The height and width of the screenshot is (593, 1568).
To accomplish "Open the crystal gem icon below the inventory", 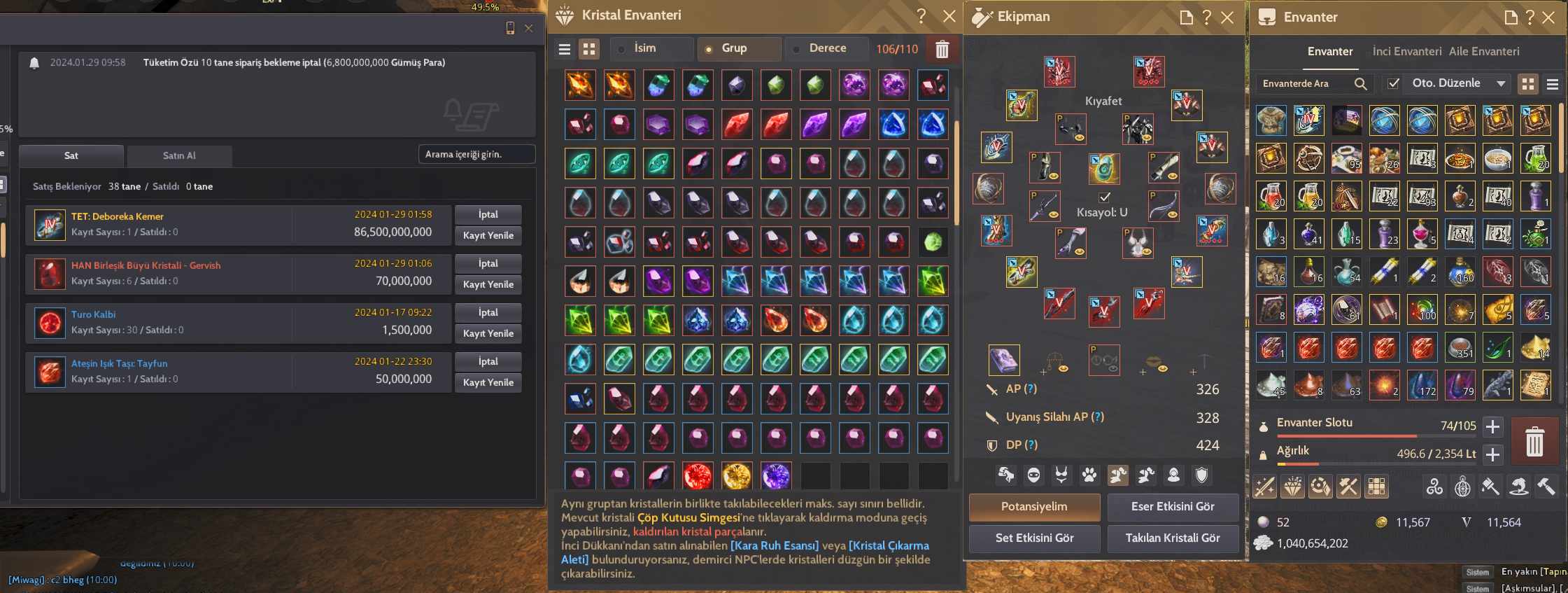I will click(x=1292, y=485).
